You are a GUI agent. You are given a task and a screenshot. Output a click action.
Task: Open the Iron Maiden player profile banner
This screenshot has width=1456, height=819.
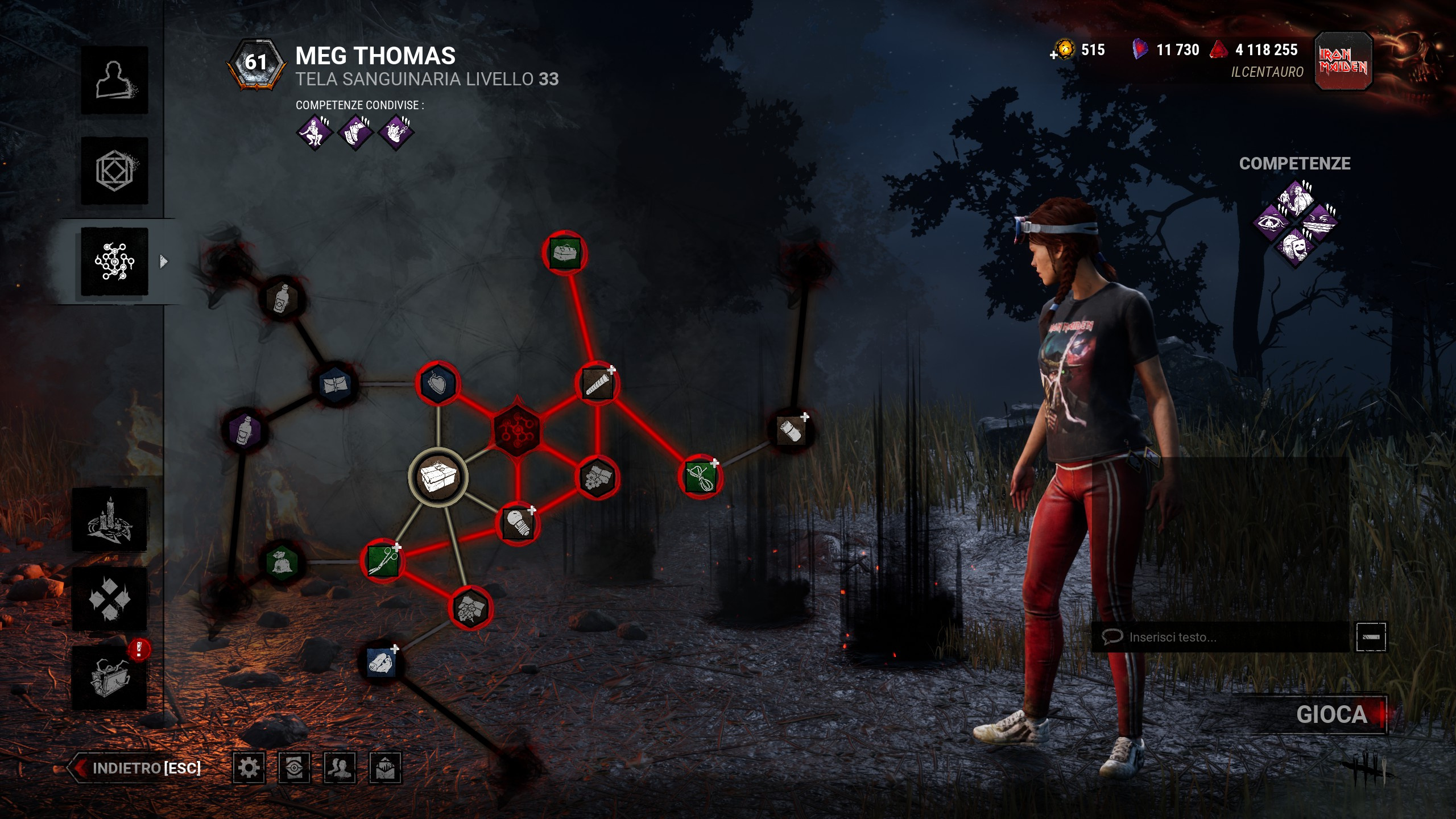tap(1343, 61)
